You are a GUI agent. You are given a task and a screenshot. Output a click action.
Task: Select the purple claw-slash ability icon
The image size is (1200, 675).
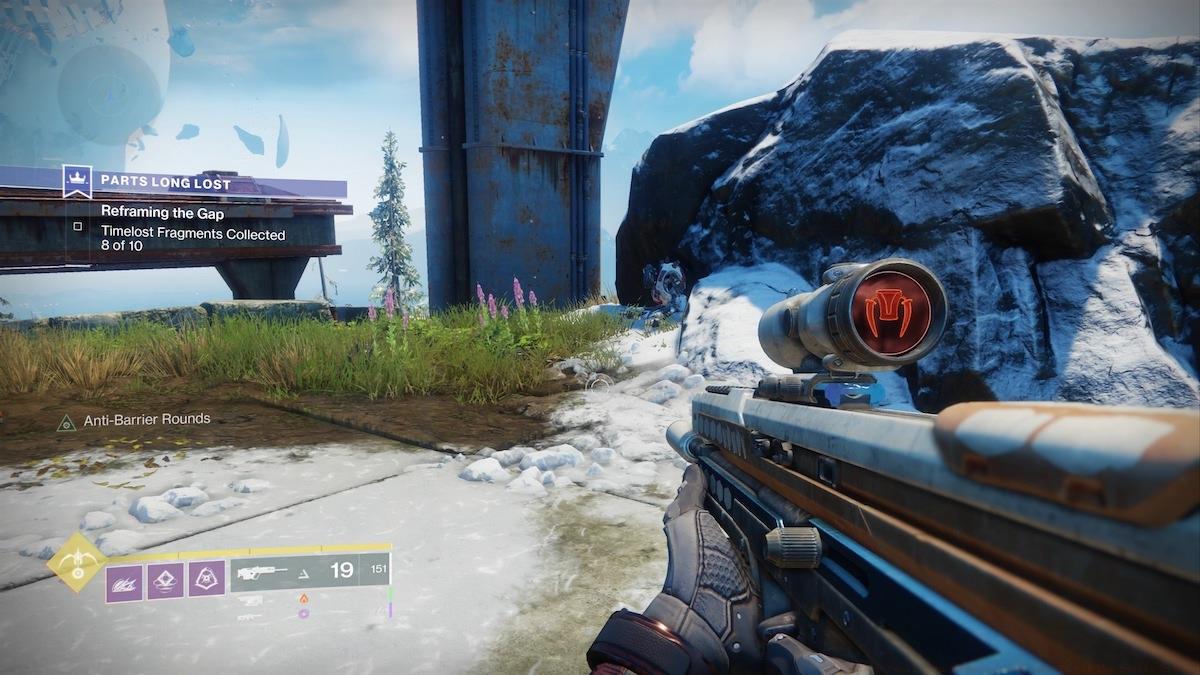coord(124,582)
